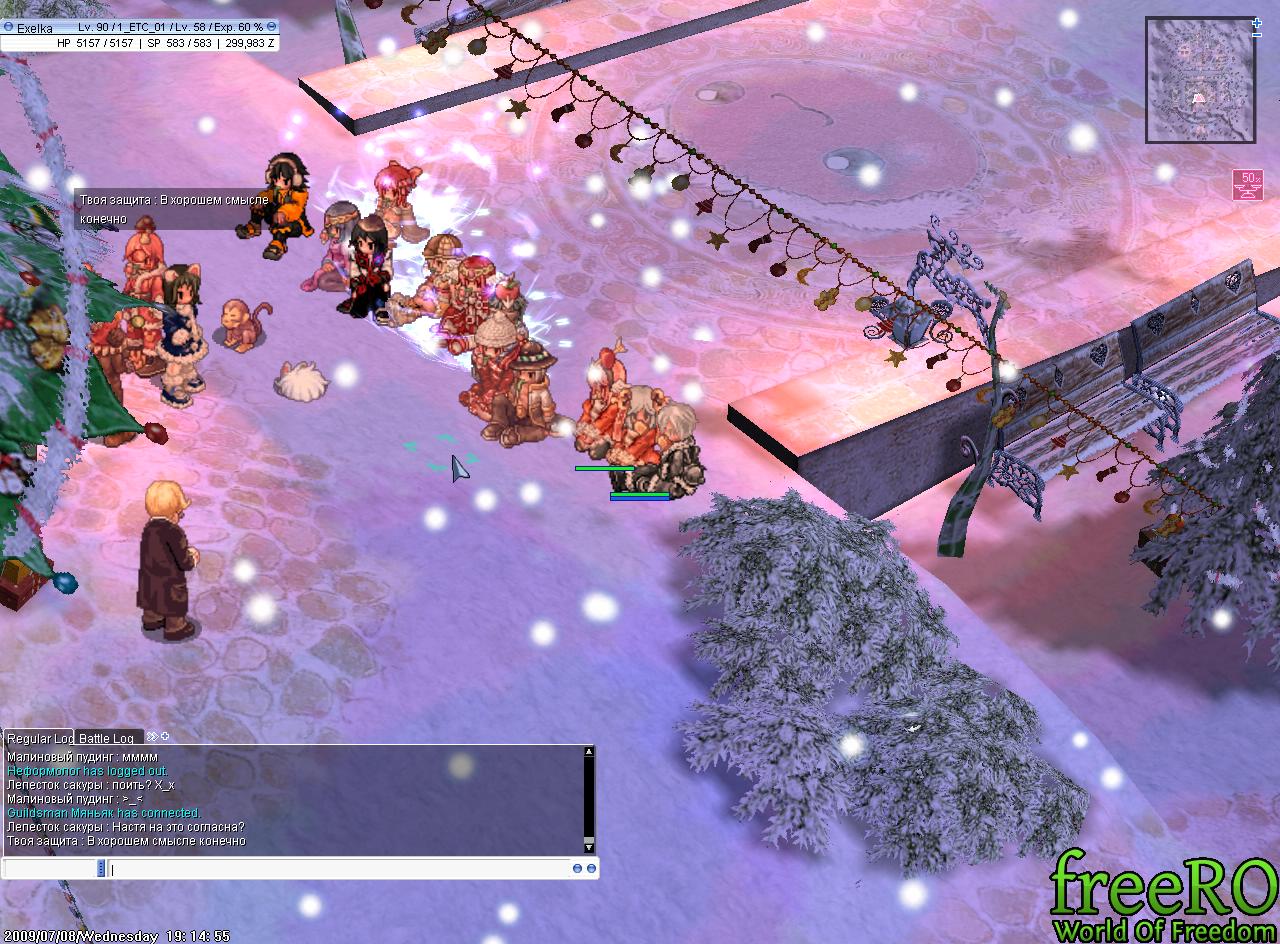This screenshot has height=944, width=1280.
Task: Zoom in the minimap with plus button
Action: pyautogui.click(x=1257, y=22)
